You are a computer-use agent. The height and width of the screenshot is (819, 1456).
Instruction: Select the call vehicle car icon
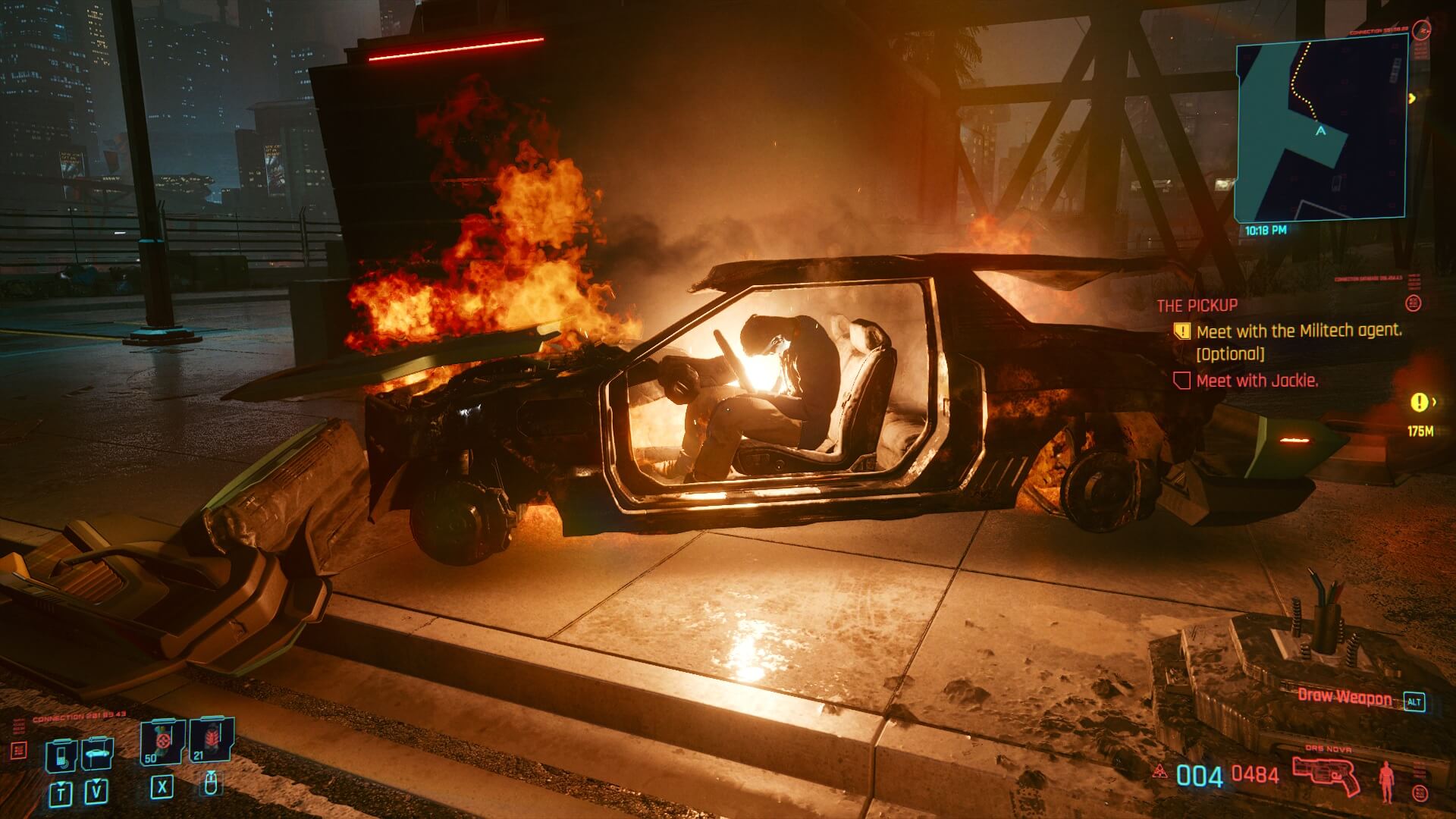pyautogui.click(x=97, y=753)
